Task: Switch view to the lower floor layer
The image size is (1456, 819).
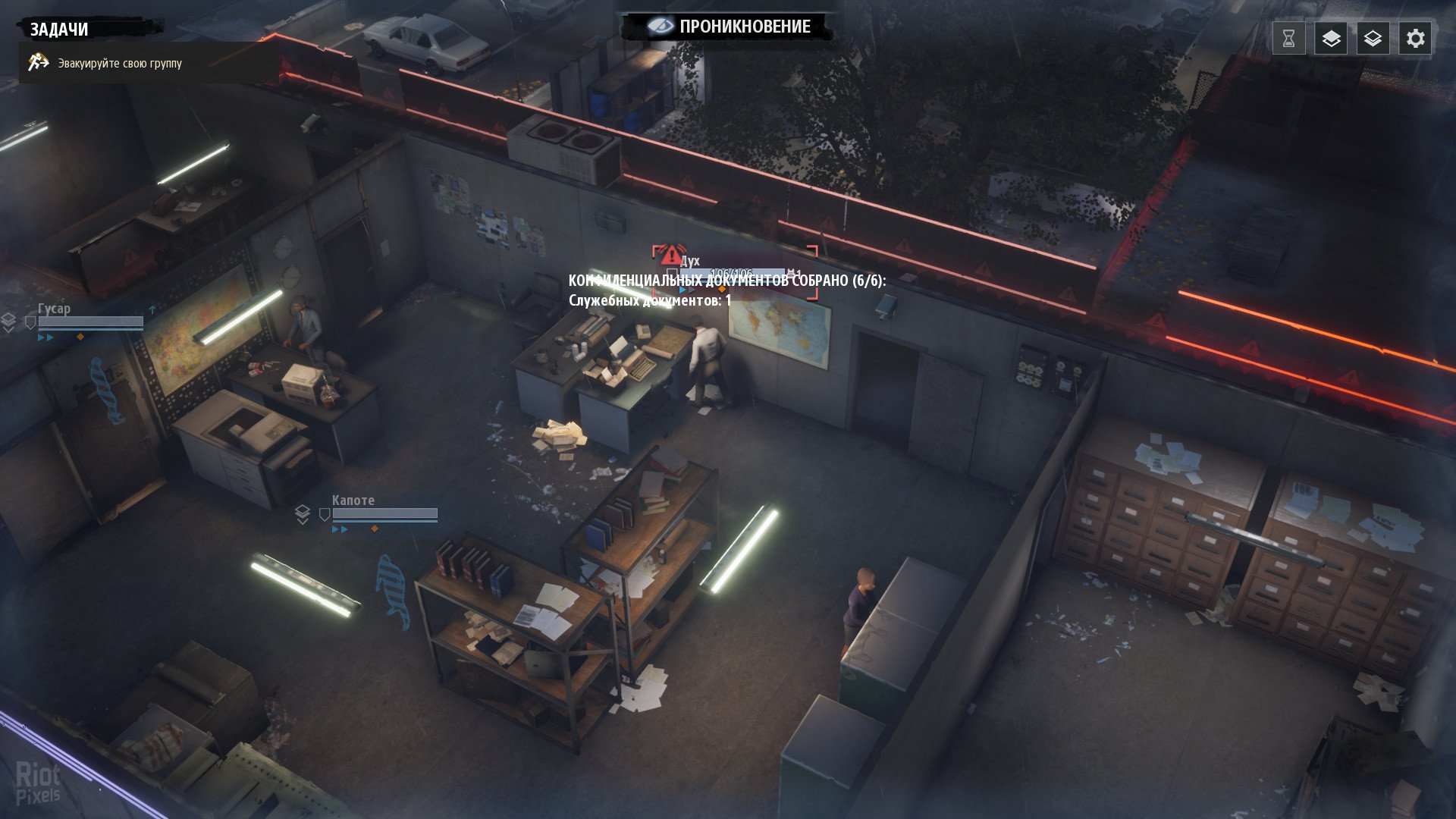Action: point(1373,39)
